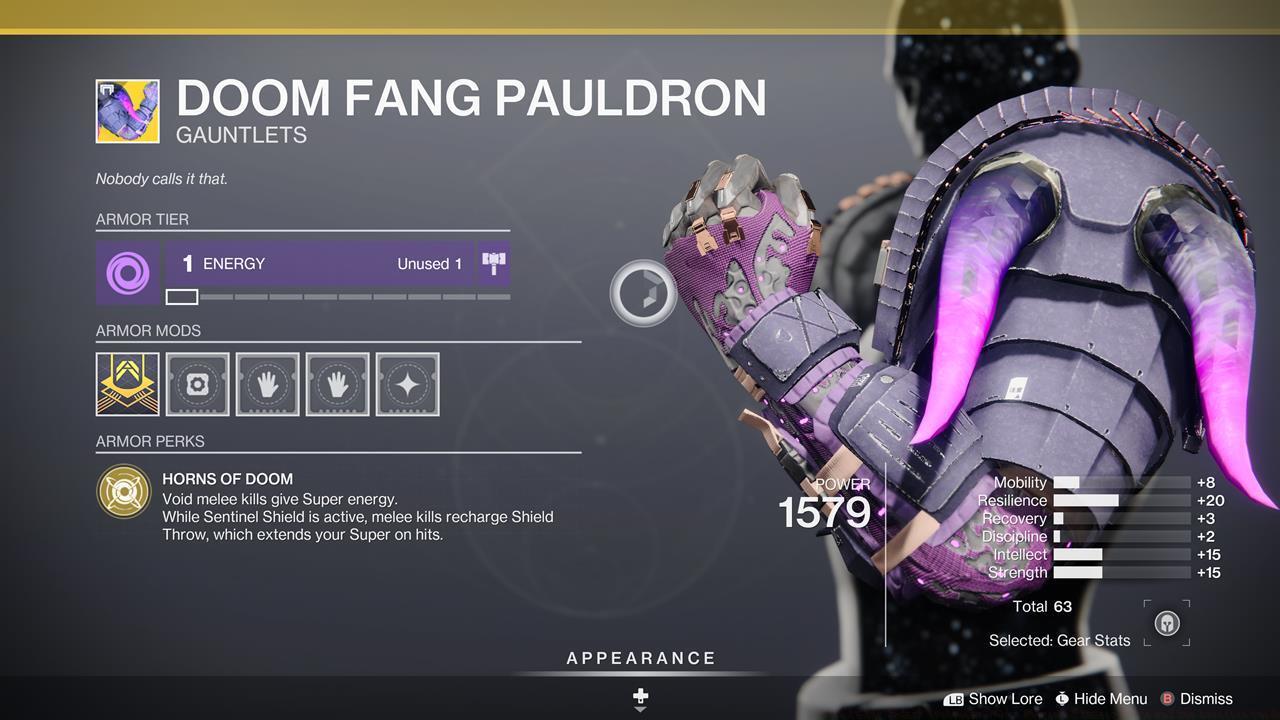Toggle the Gear Stats helmet selector
The width and height of the screenshot is (1280, 720).
1166,624
